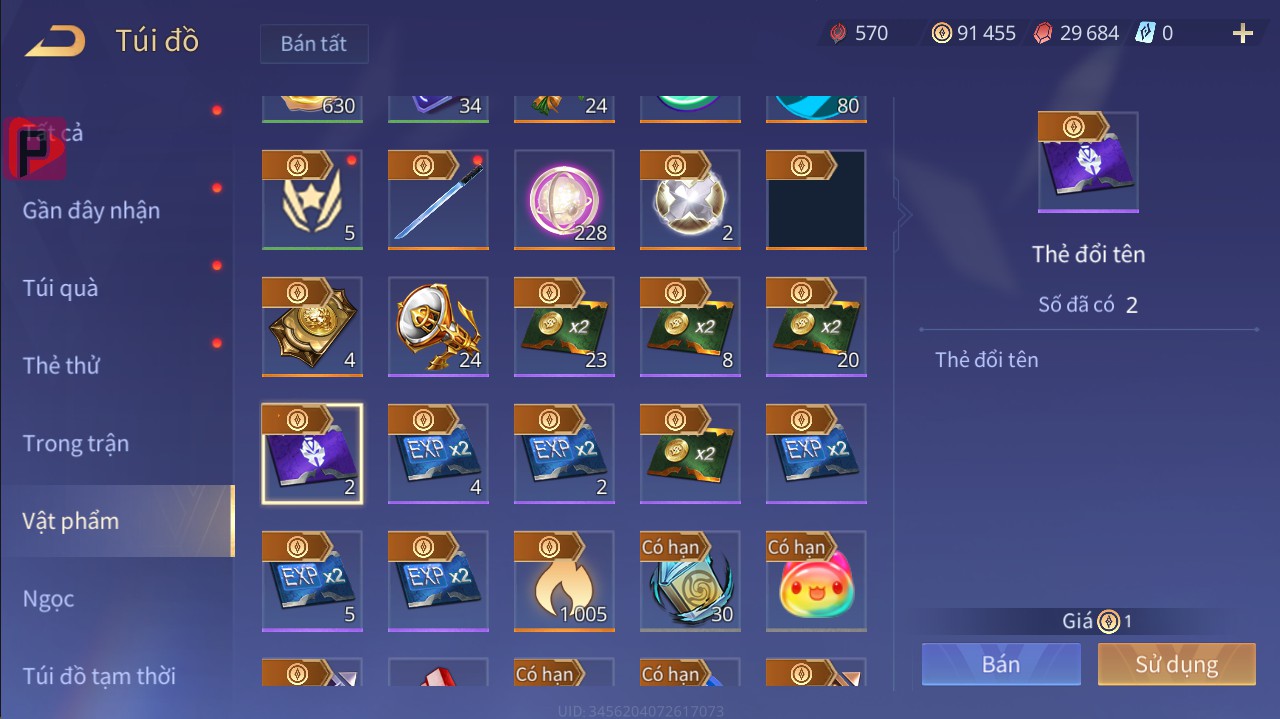Use the rename card with Sử dụng

point(1176,664)
